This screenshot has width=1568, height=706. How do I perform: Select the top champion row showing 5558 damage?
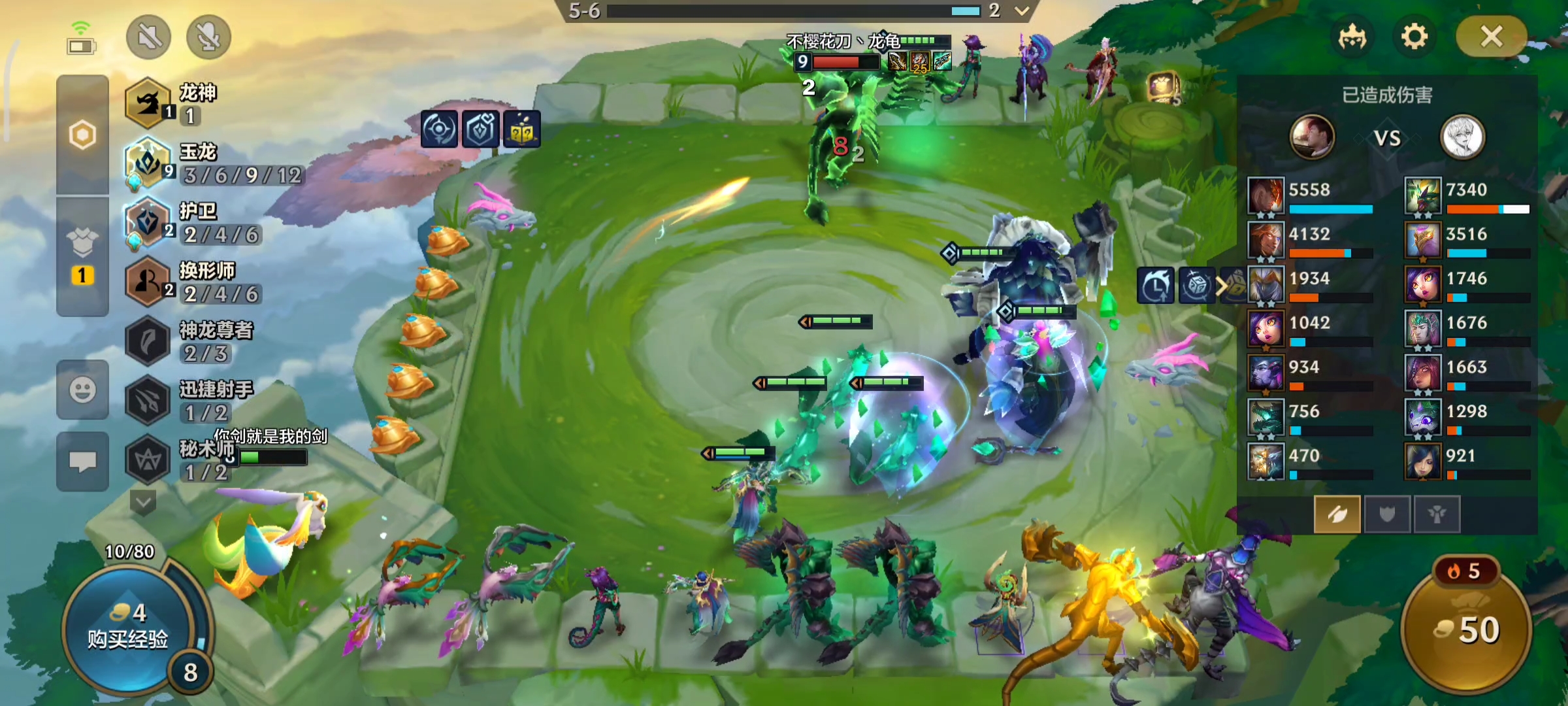(1311, 195)
